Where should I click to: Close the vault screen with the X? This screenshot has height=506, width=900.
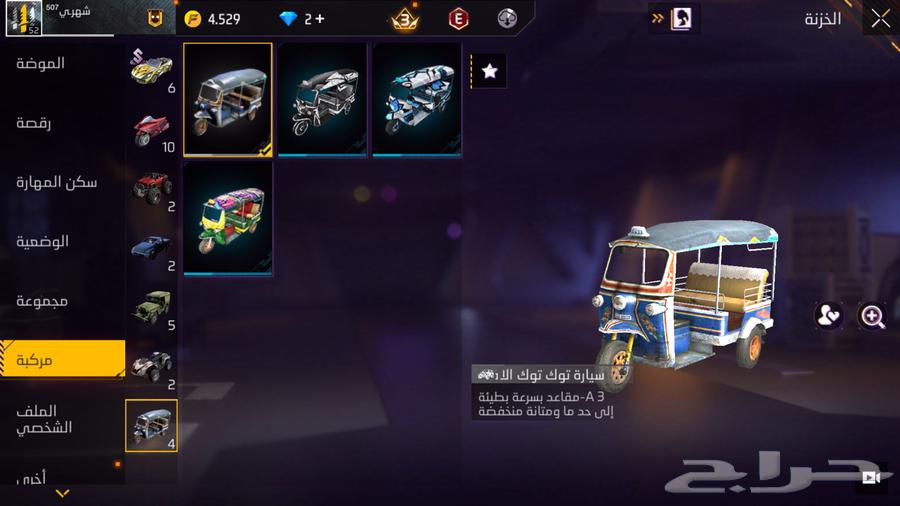(x=880, y=18)
